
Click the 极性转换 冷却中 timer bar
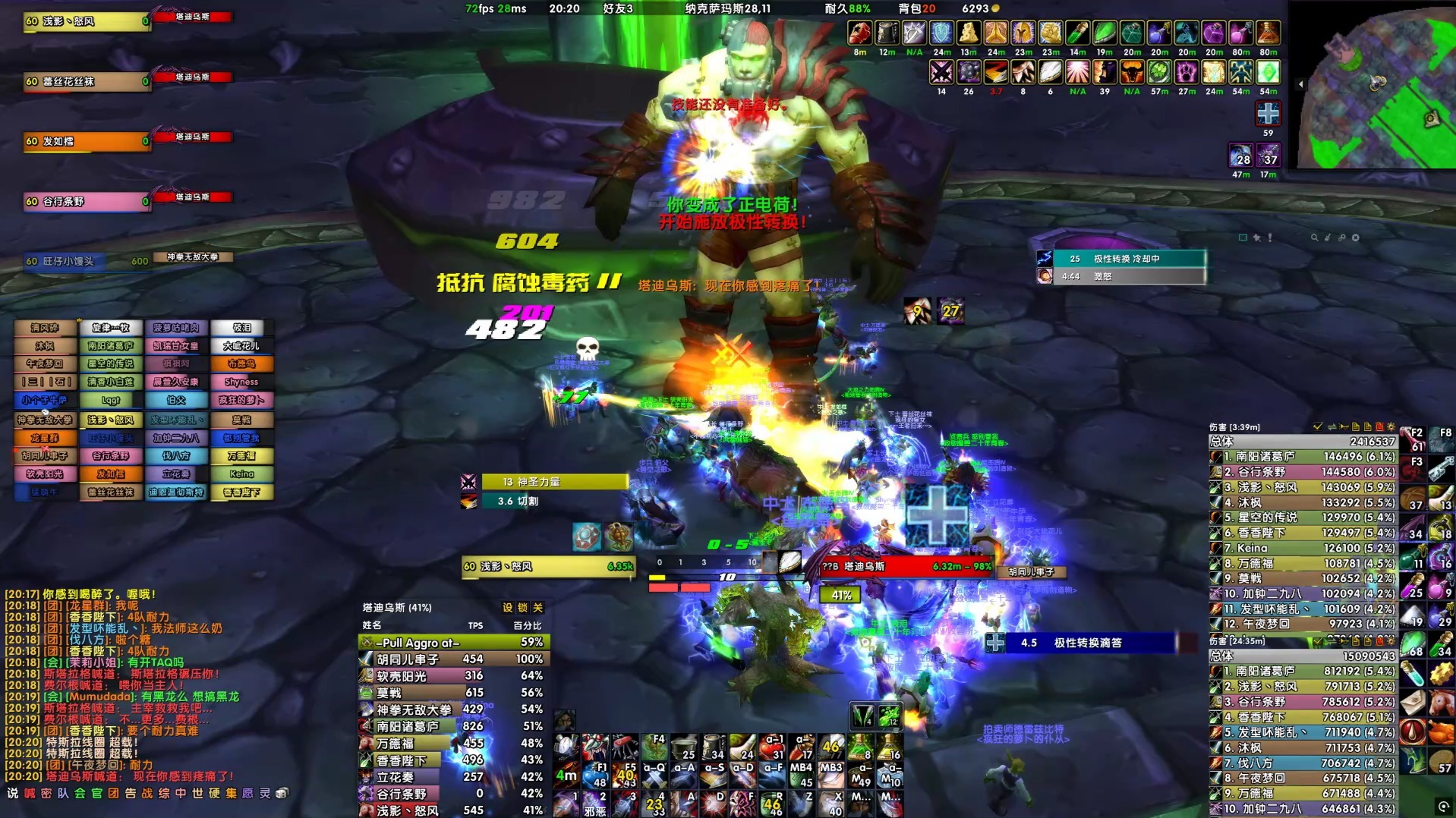(x=1128, y=259)
